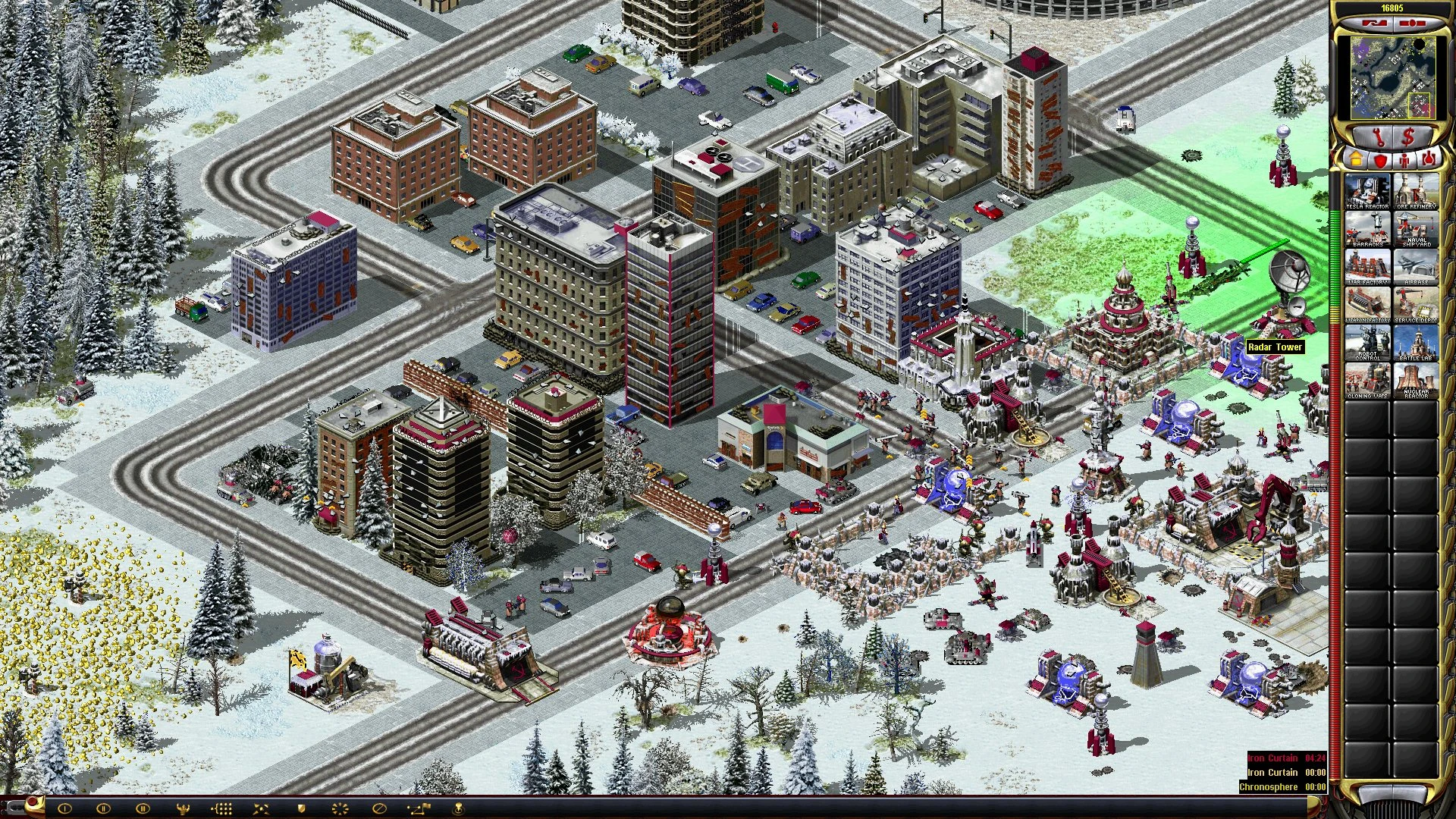
Task: Select the Nuclear Reactor icon
Action: [1416, 381]
